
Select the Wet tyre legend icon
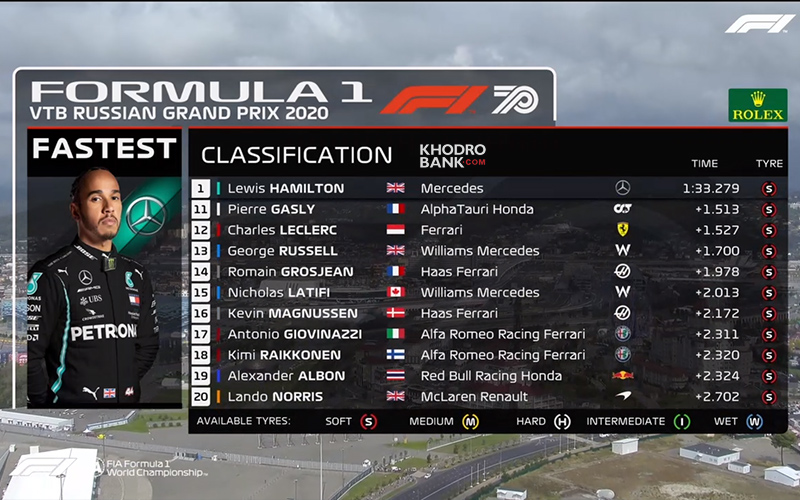(753, 422)
